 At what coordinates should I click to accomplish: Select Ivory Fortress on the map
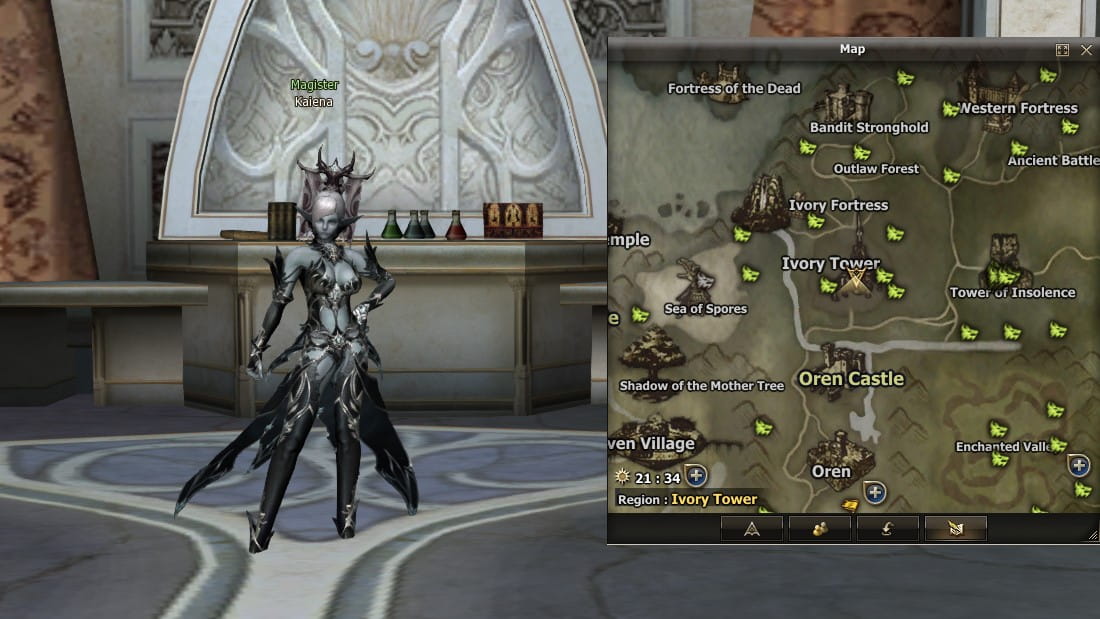click(x=838, y=205)
